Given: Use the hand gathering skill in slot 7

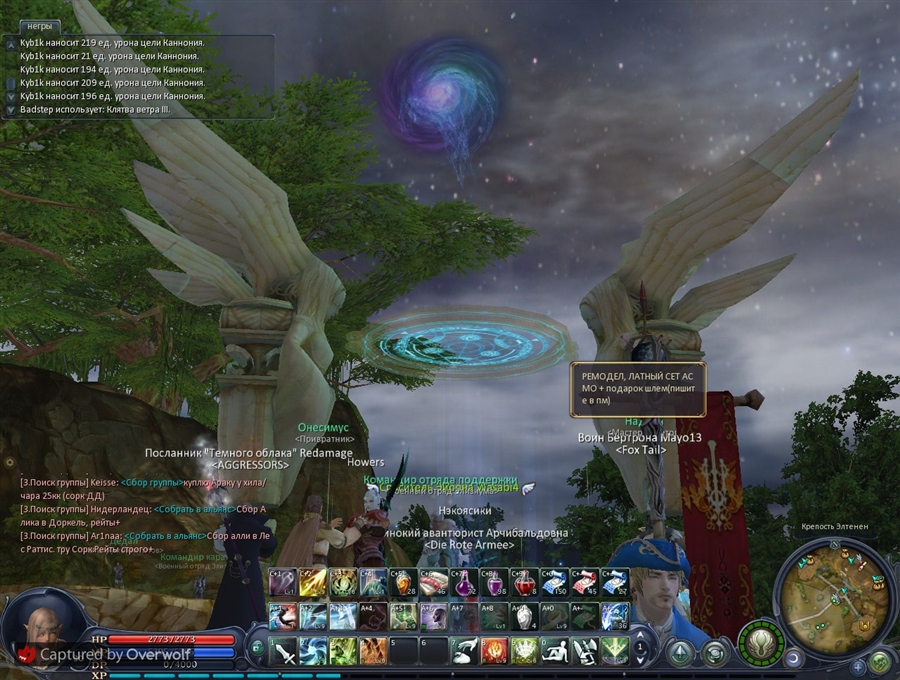Looking at the screenshot, I should (464, 651).
